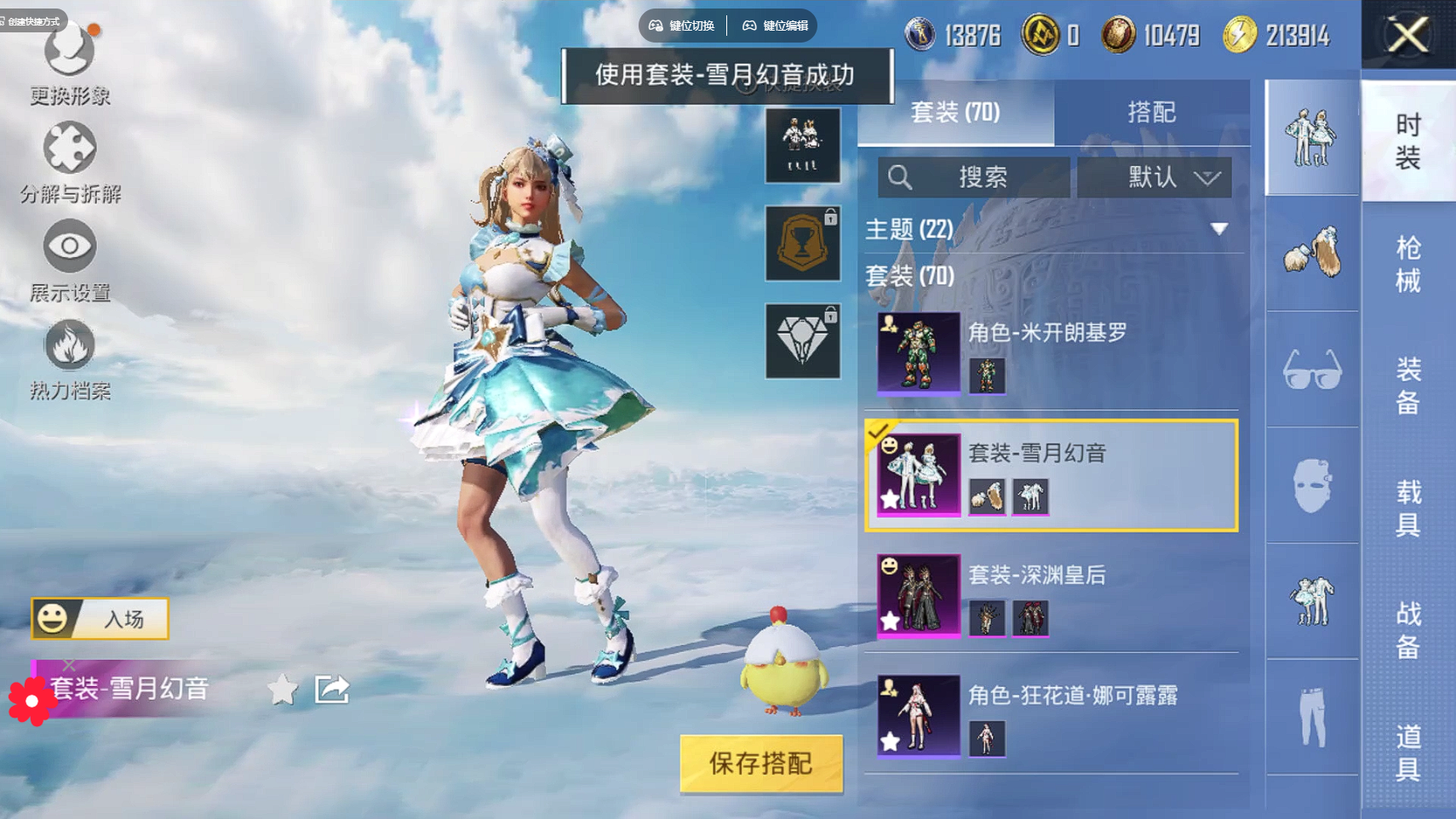Select the 套装 (70) tab
The height and width of the screenshot is (819, 1456).
(x=955, y=112)
